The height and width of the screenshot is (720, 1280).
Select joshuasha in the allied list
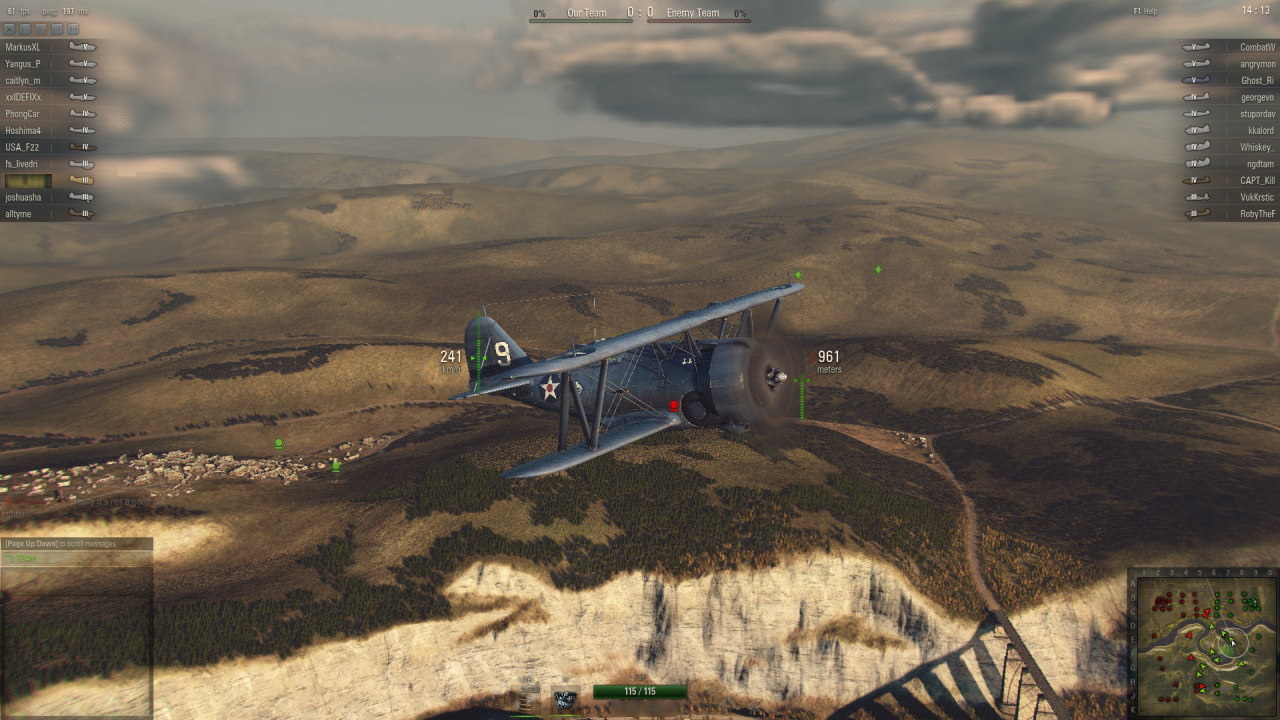[24, 197]
